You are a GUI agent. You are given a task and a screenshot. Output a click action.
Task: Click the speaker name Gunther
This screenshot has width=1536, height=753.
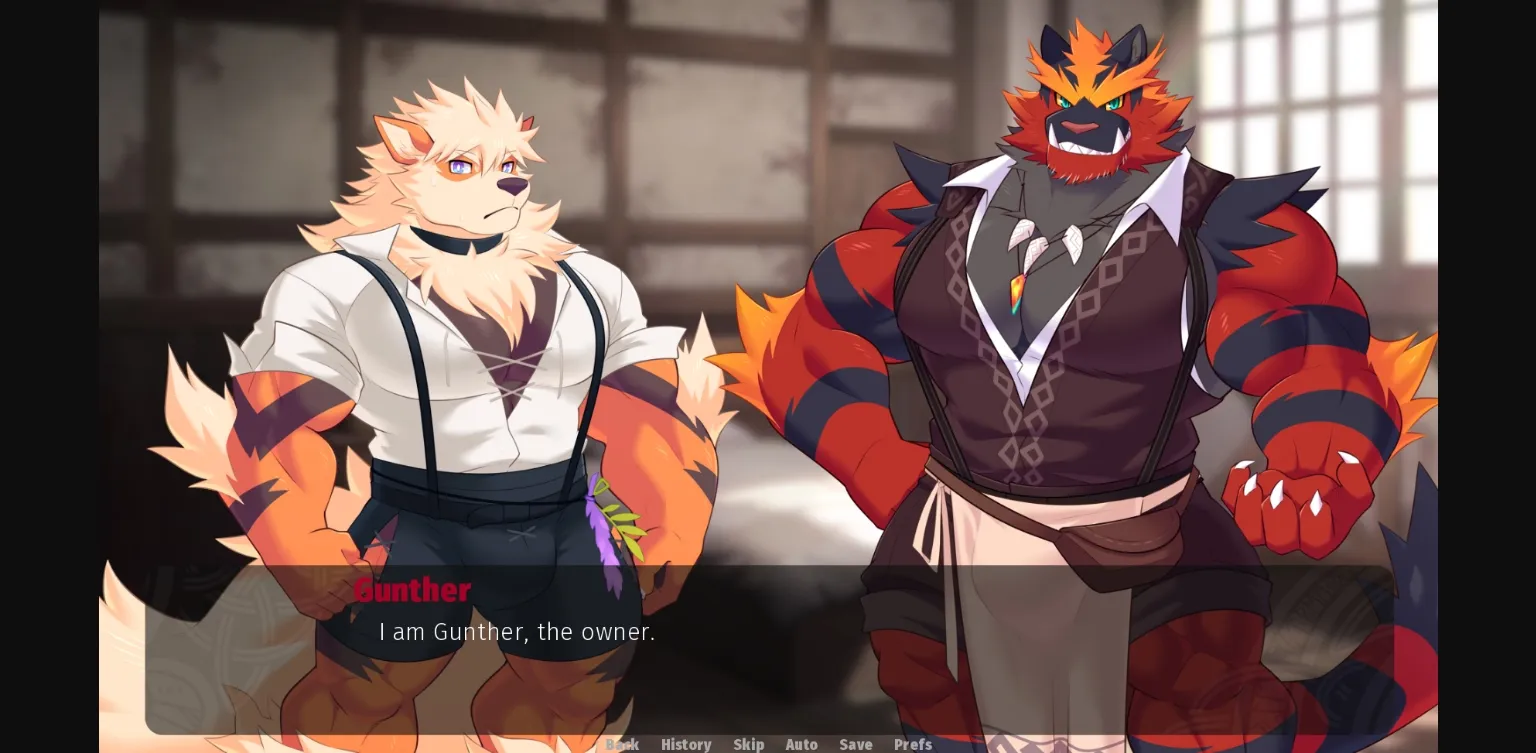pyautogui.click(x=413, y=590)
